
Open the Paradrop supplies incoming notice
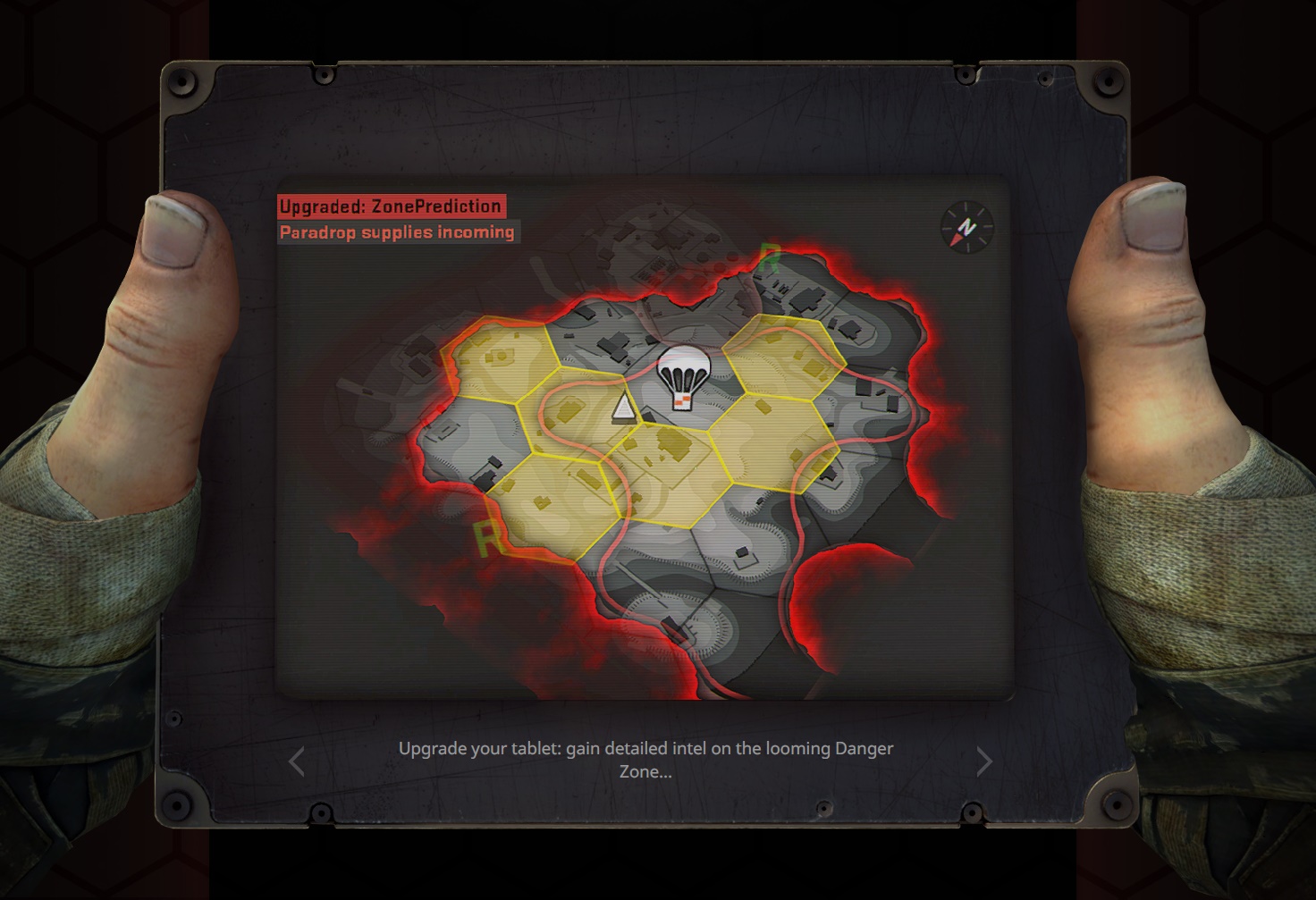coord(397,231)
